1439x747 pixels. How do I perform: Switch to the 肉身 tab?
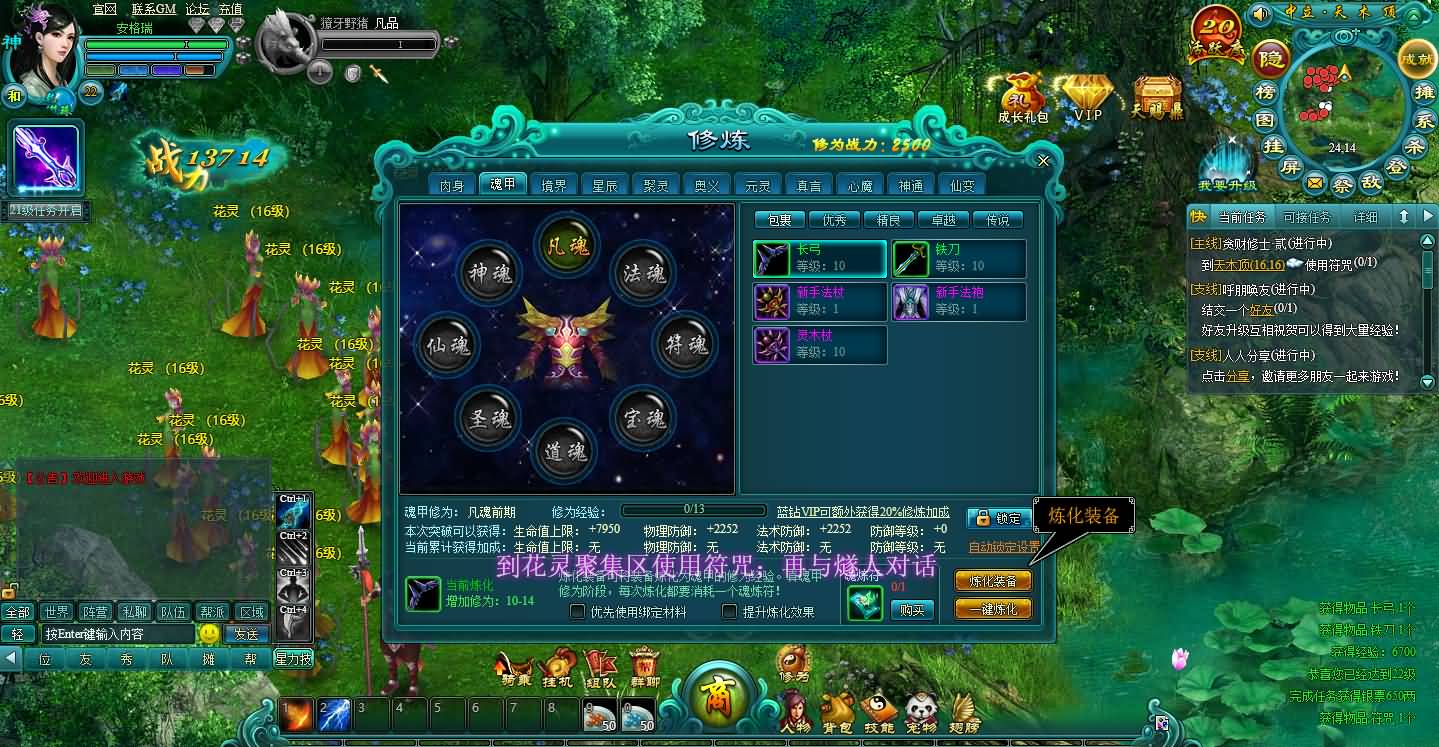pyautogui.click(x=451, y=185)
